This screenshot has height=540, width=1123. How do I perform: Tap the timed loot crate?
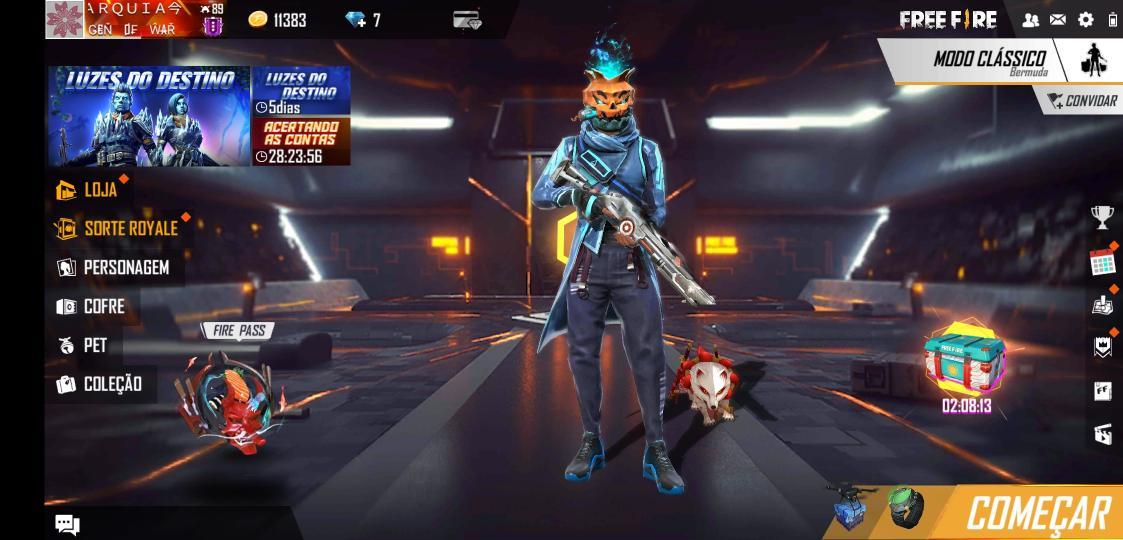coord(965,360)
